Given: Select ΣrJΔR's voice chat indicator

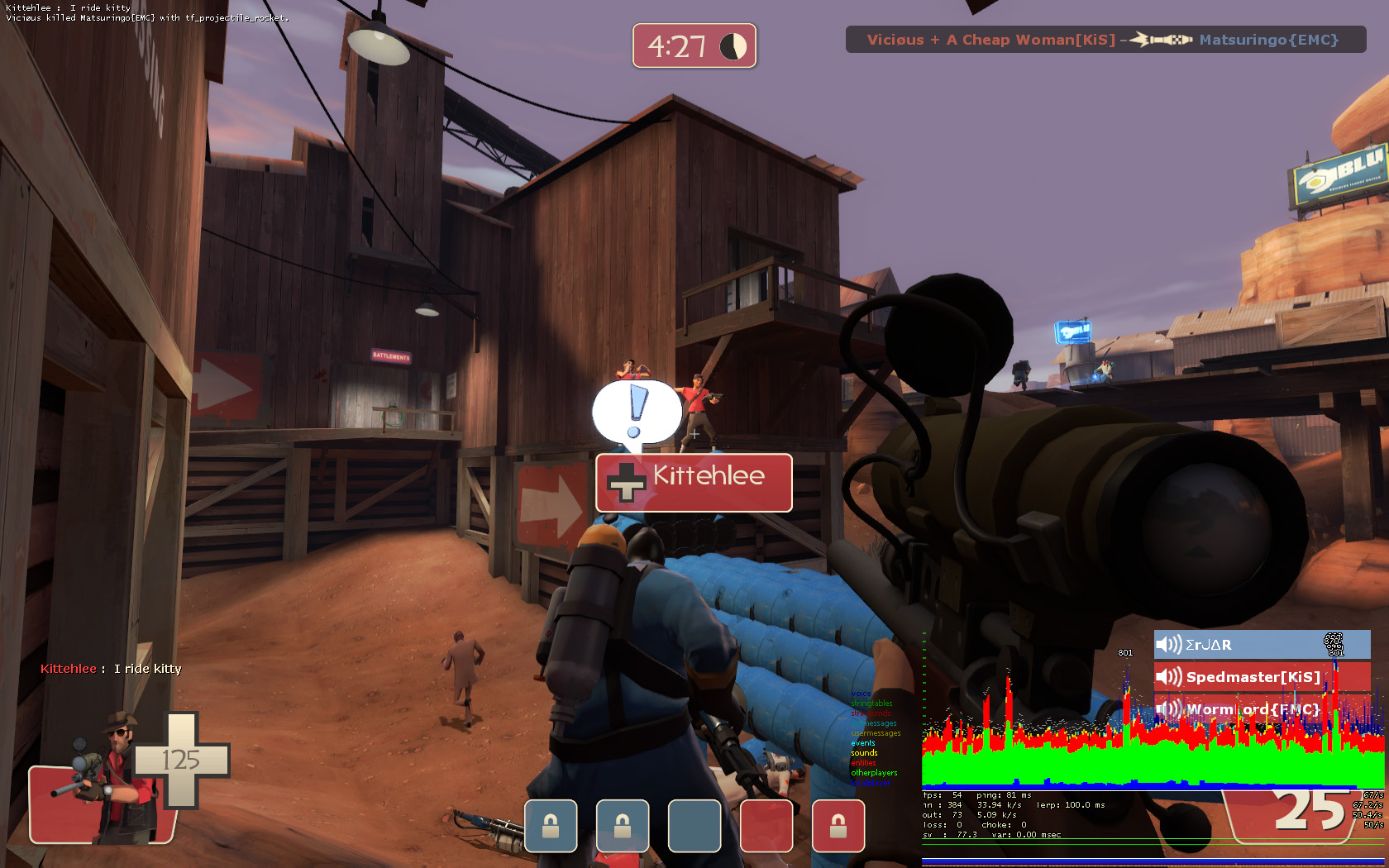Looking at the screenshot, I should 1261,645.
